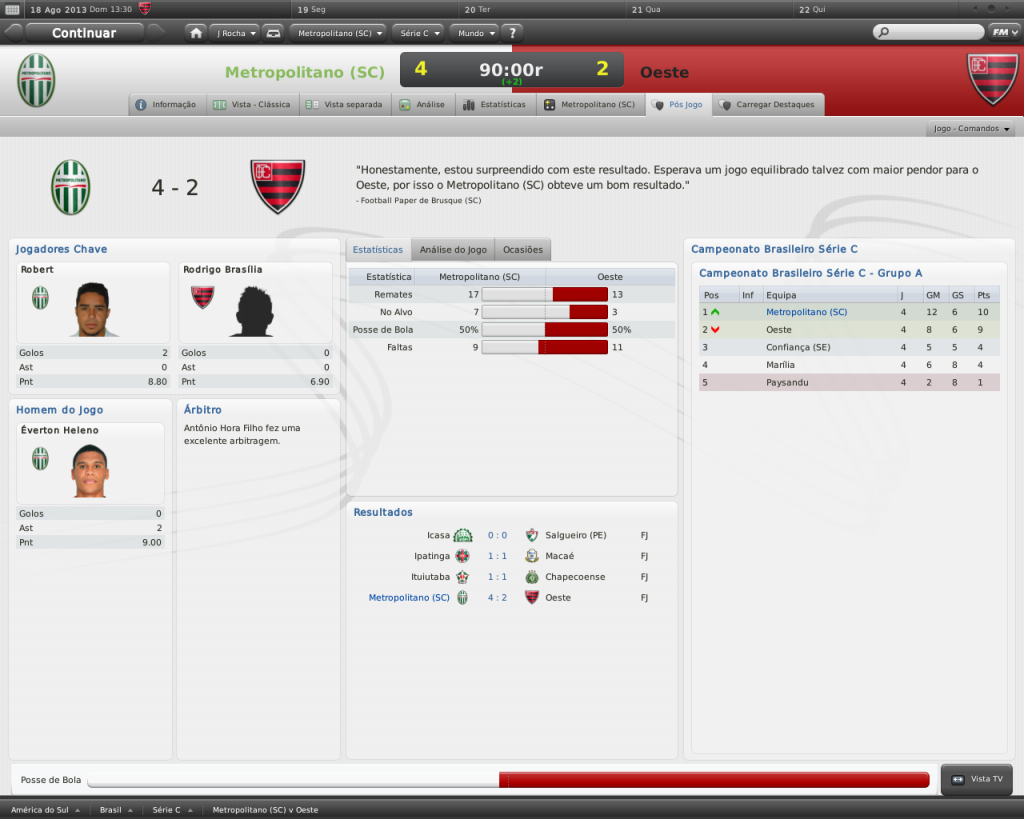Image resolution: width=1024 pixels, height=819 pixels.
Task: Open the FM main menu button
Action: (1002, 32)
